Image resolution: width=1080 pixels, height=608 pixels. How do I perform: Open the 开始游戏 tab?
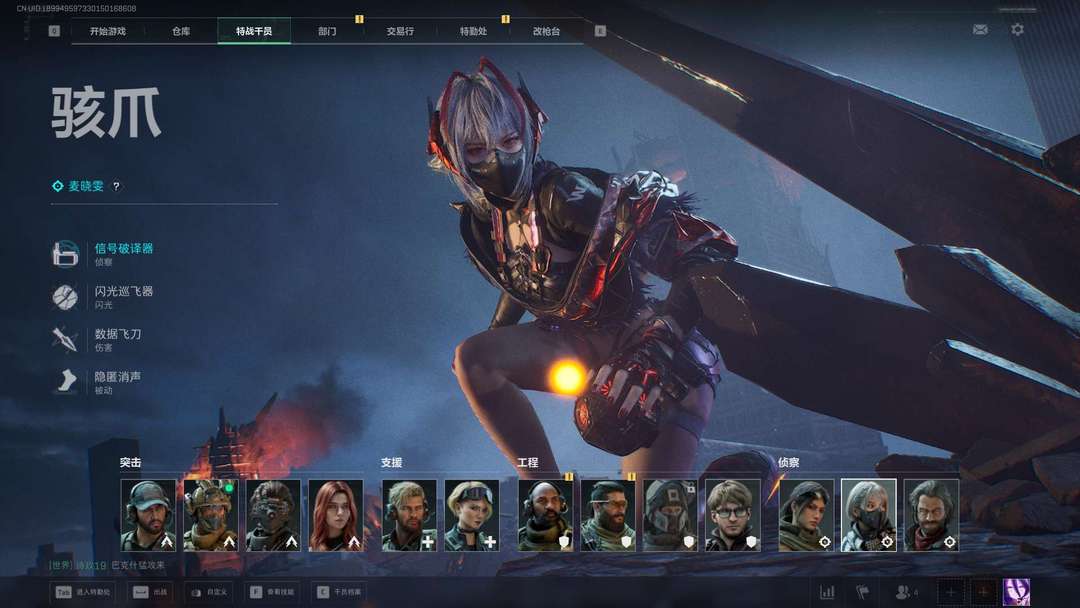coord(108,31)
